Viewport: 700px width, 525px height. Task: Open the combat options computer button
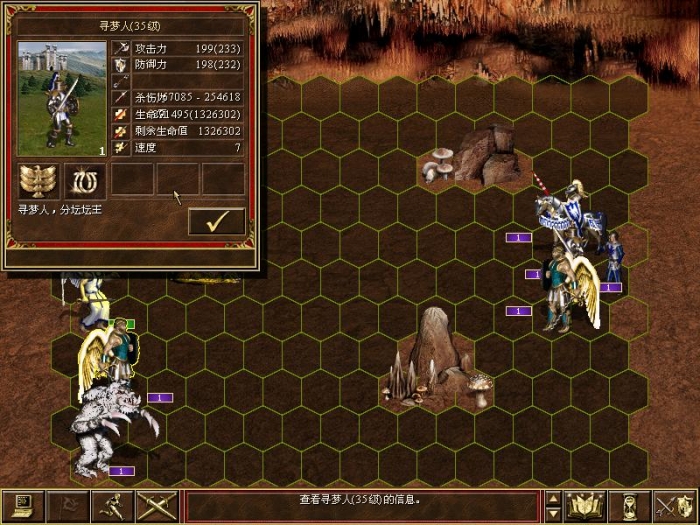pos(22,506)
